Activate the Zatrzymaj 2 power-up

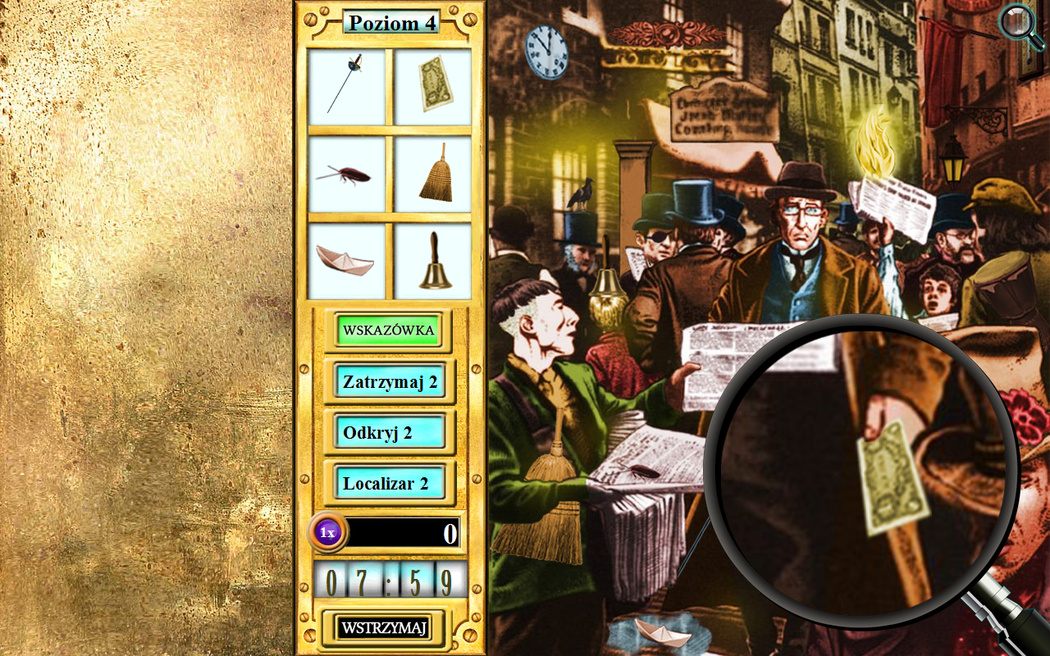coord(390,381)
